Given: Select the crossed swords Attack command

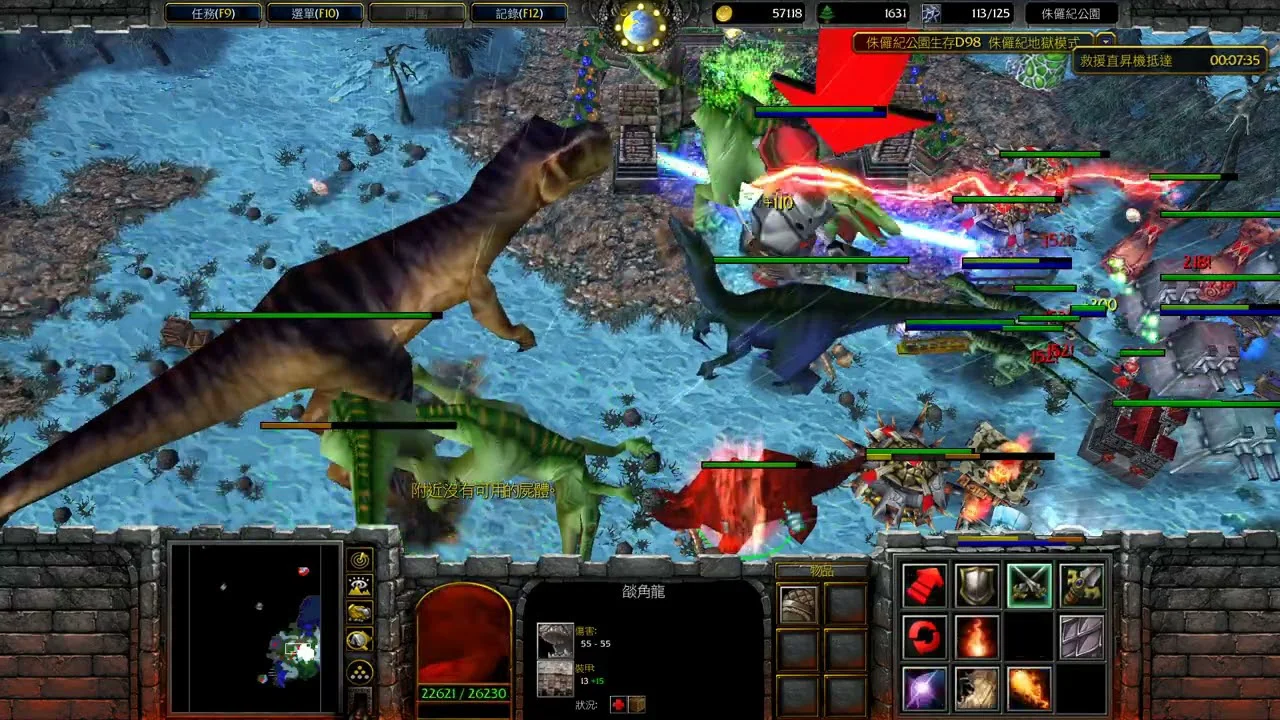Looking at the screenshot, I should [x=1029, y=585].
